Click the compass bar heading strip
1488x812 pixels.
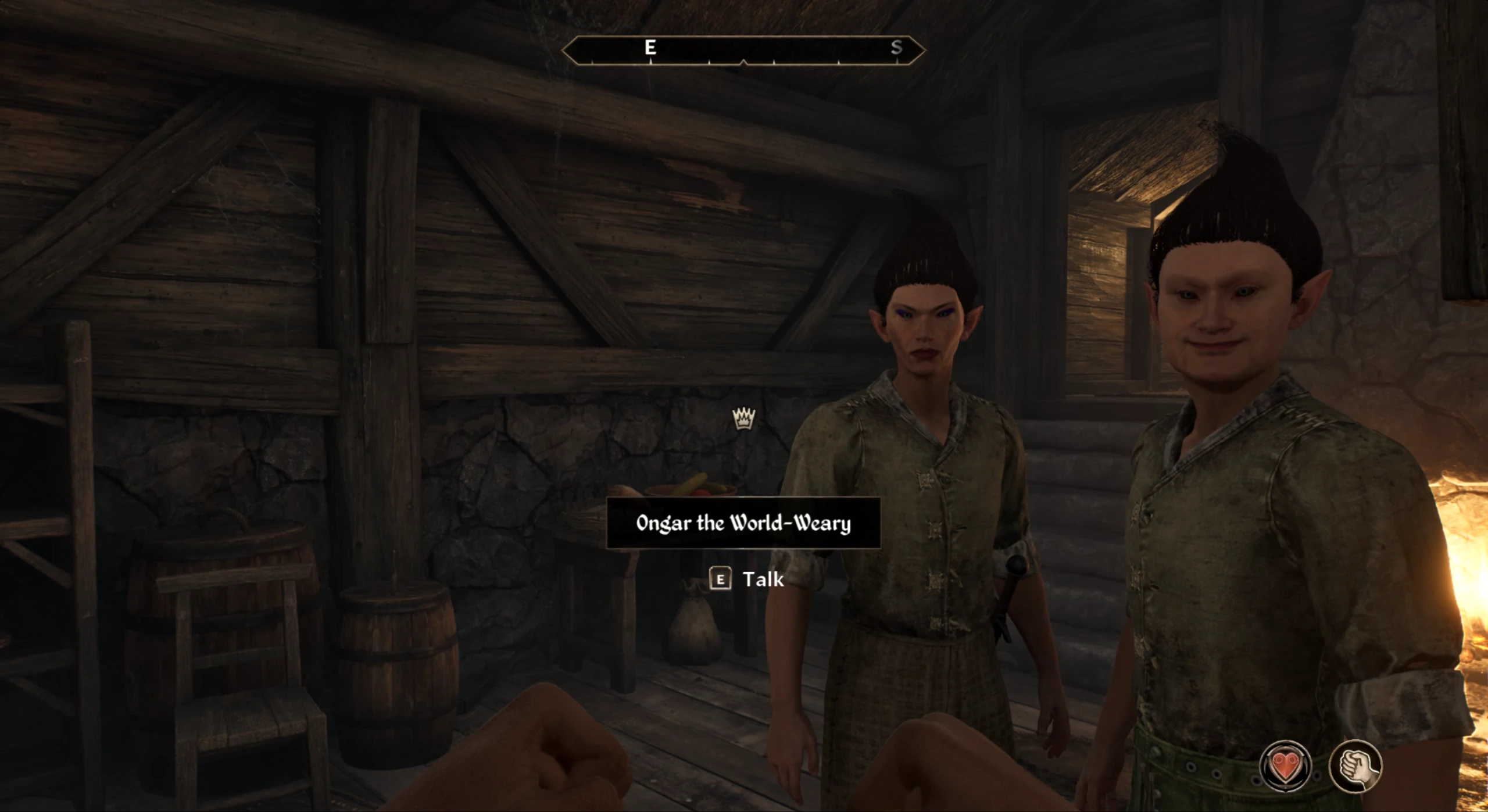pyautogui.click(x=743, y=50)
